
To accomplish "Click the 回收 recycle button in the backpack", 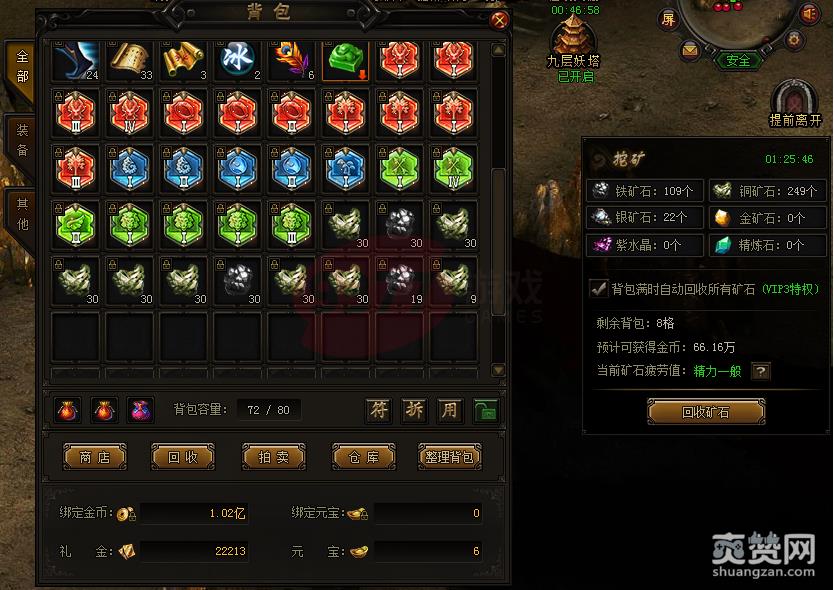I will pos(183,457).
